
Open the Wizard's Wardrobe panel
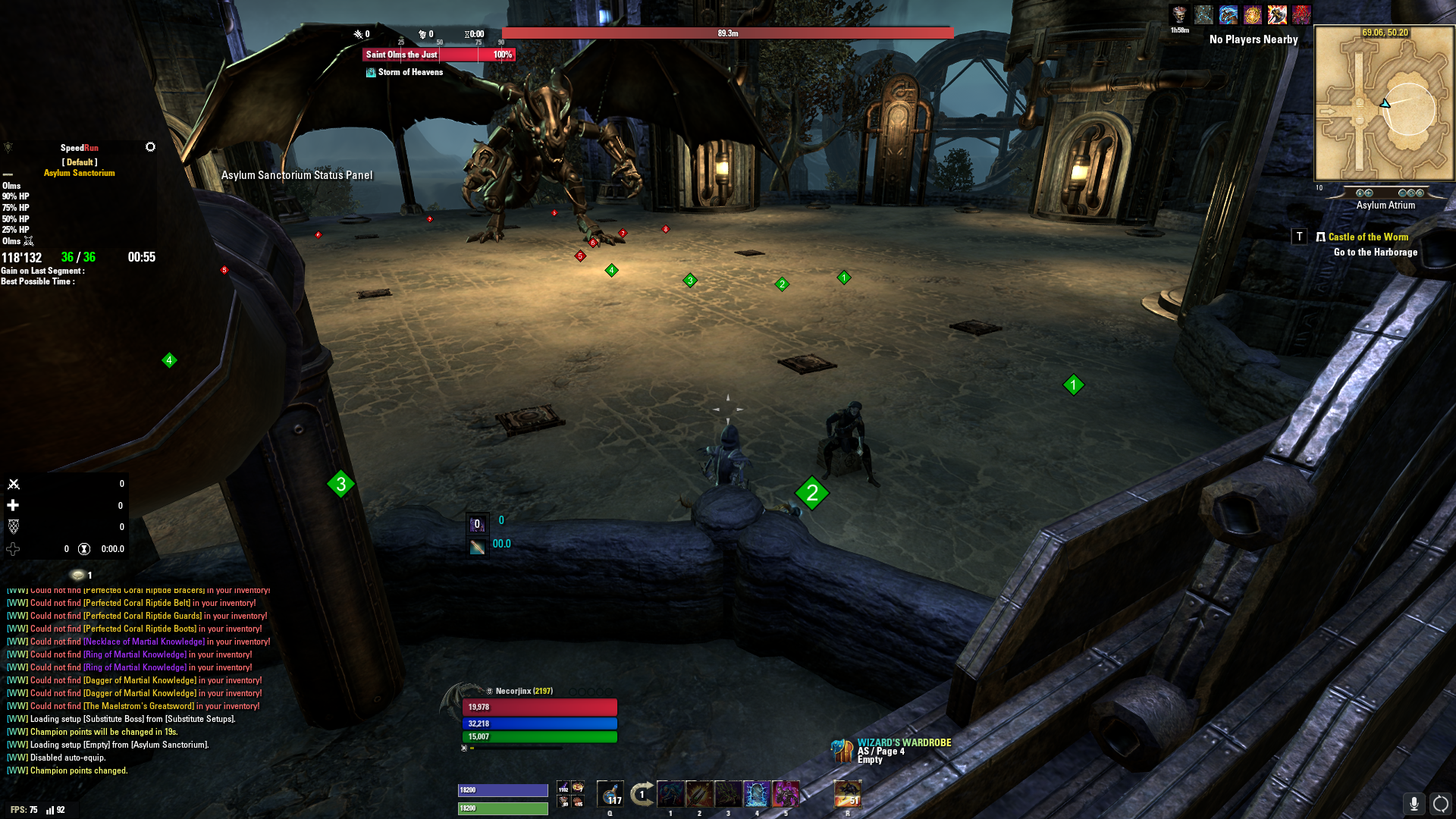842,751
